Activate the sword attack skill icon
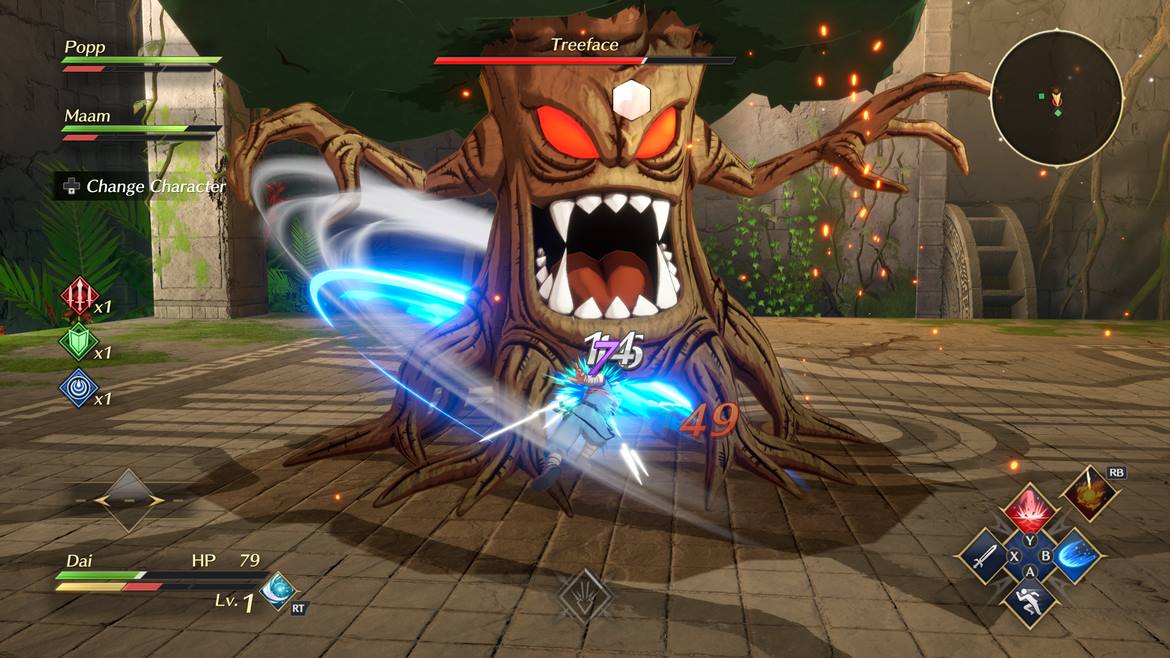 (984, 556)
